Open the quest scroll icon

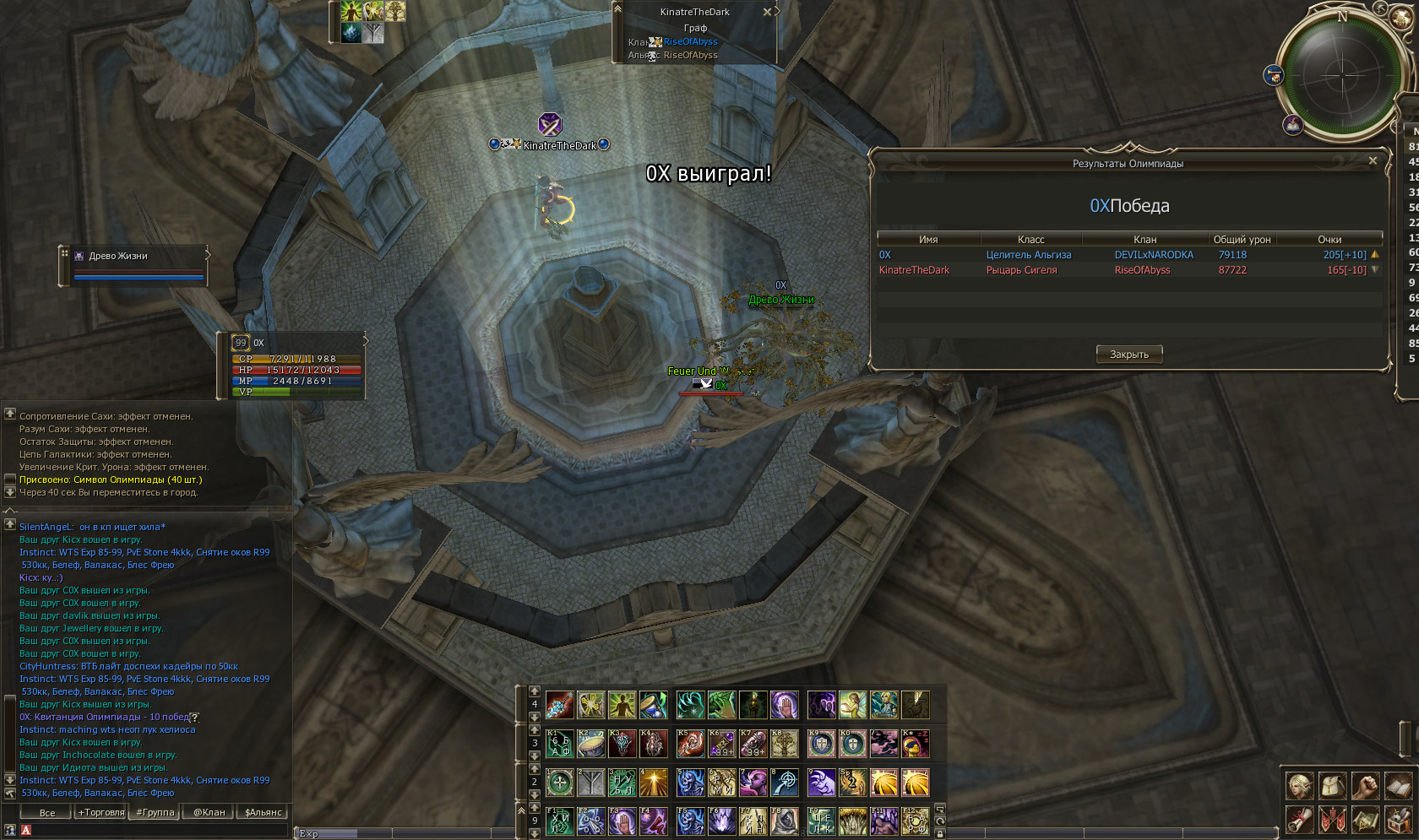click(1300, 819)
